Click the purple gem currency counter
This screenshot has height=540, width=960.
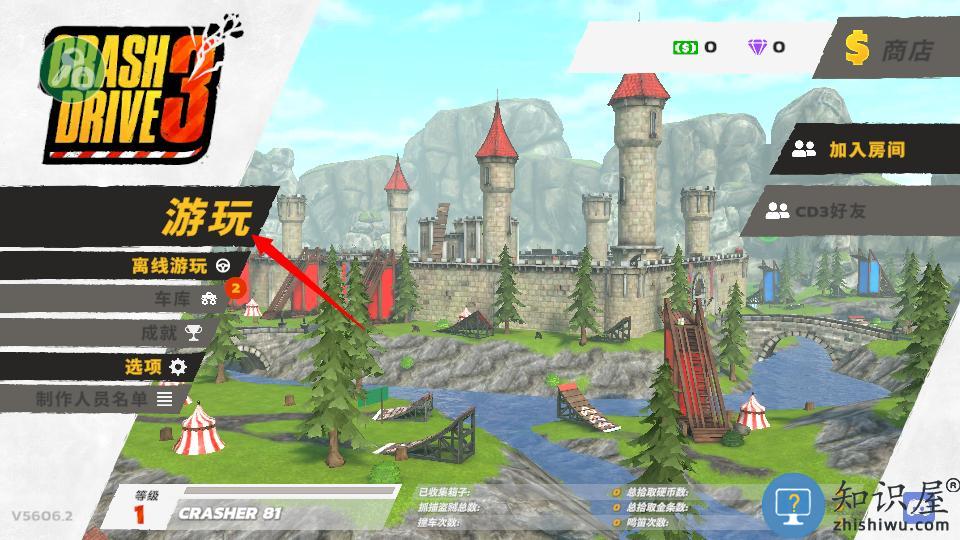767,47
